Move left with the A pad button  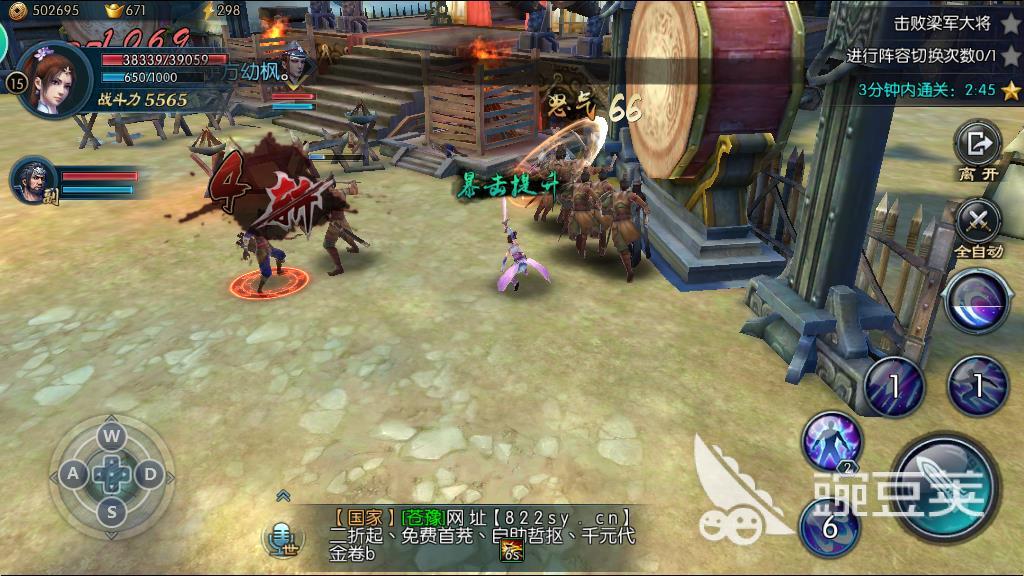pos(73,474)
